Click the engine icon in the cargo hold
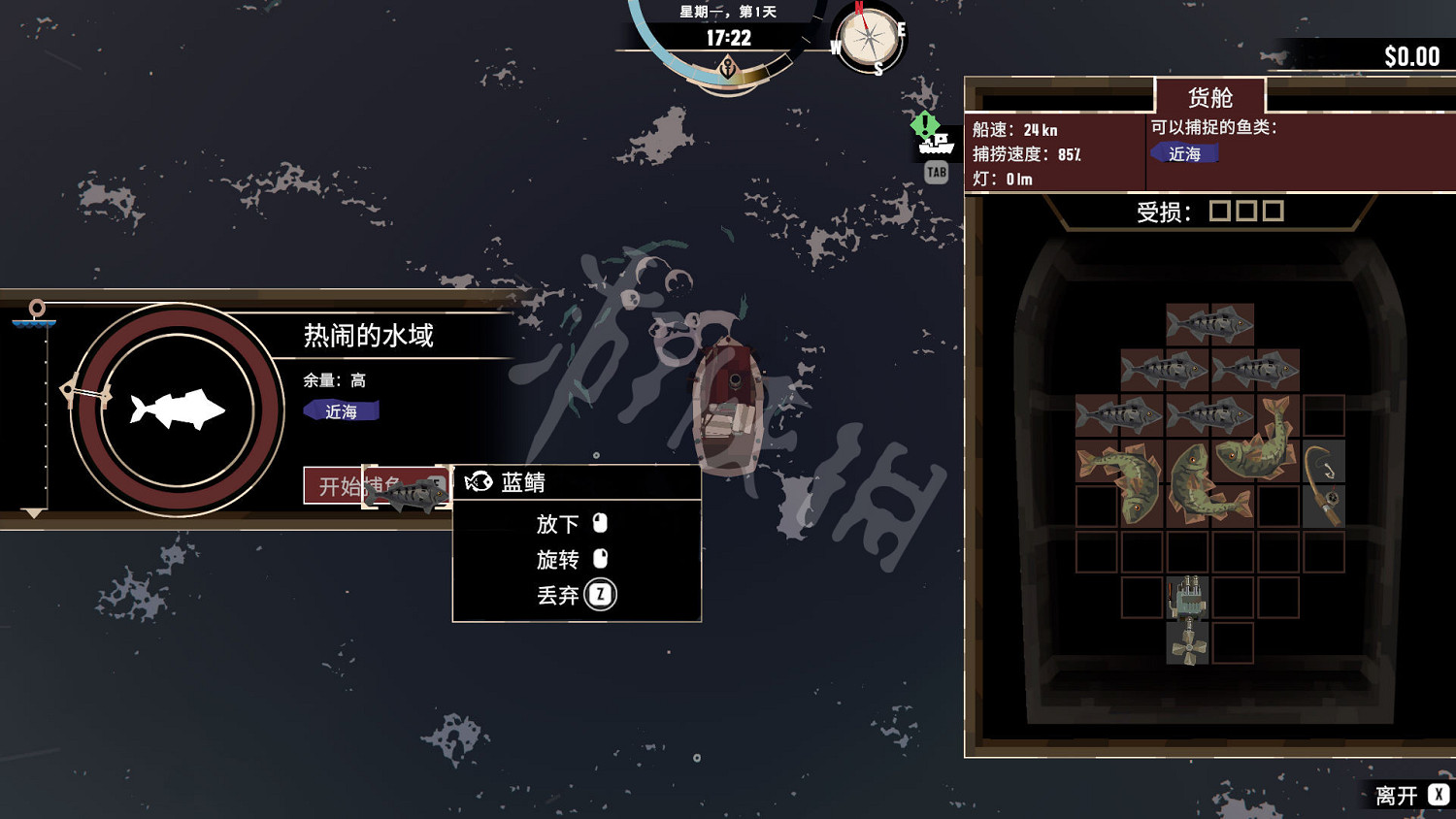 1186,600
